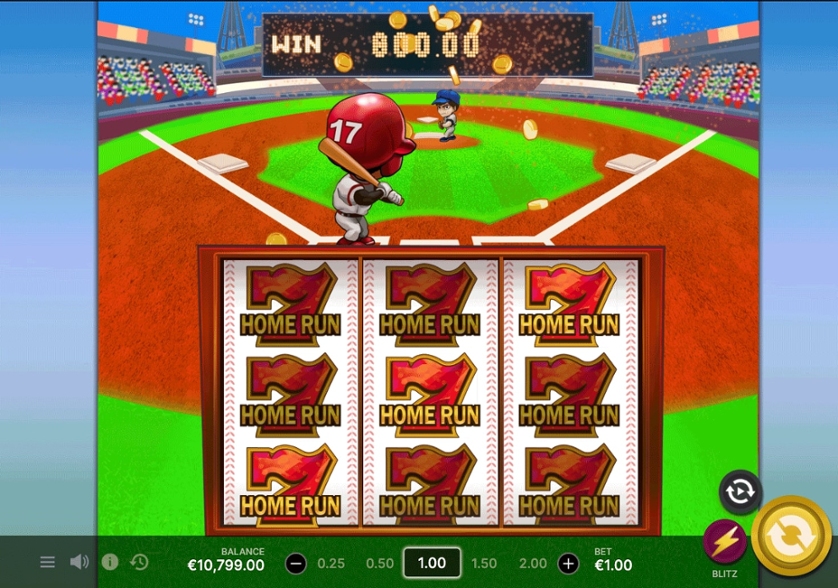
Task: Open the autoplay options
Action: coord(740,492)
